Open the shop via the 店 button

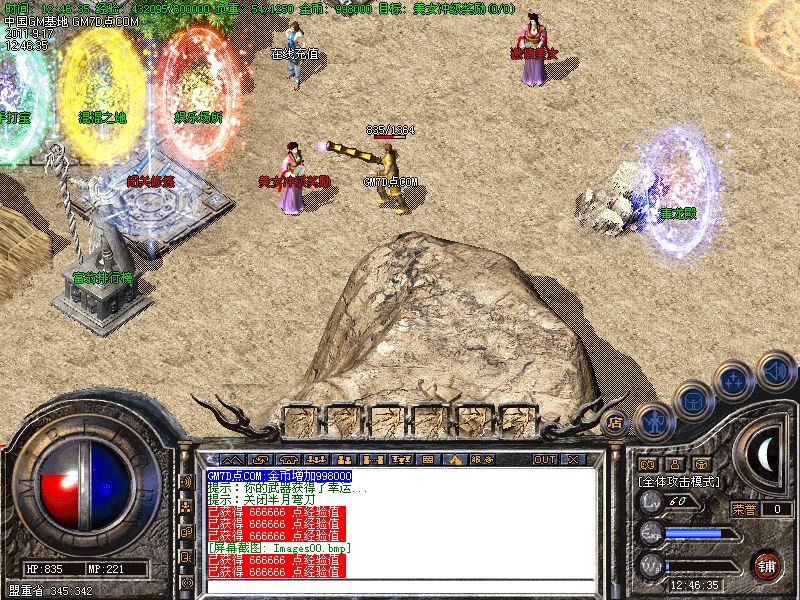[x=615, y=422]
